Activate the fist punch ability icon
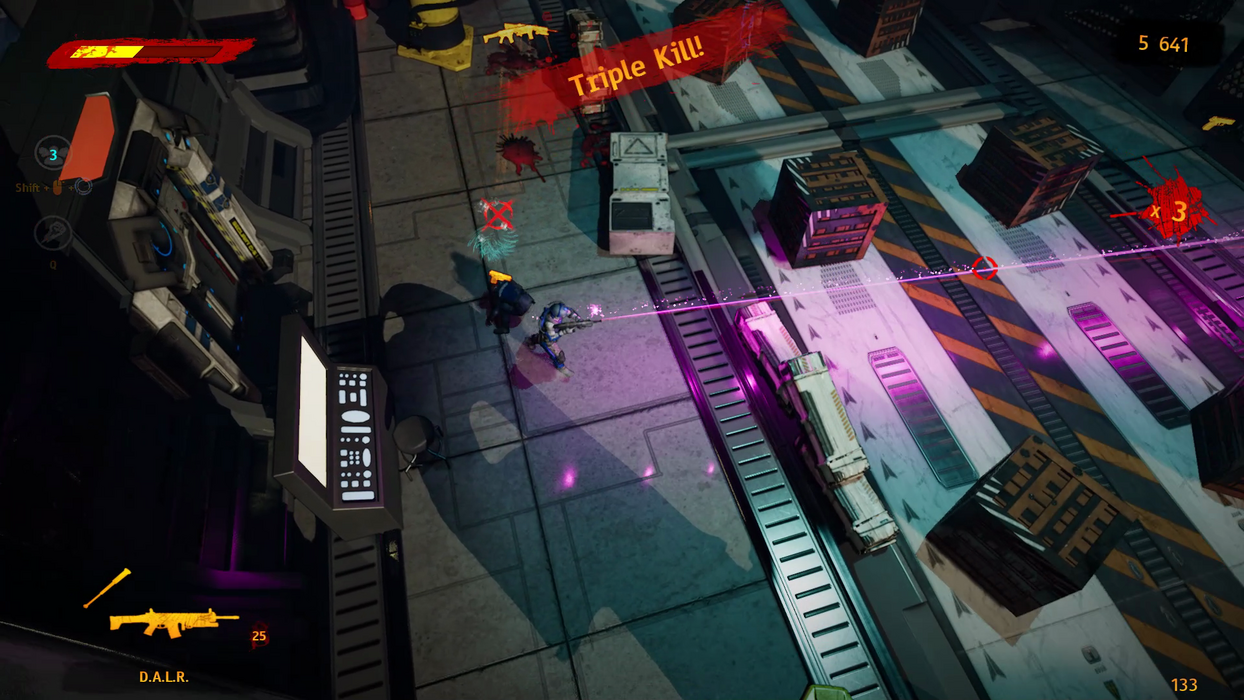 [52, 234]
